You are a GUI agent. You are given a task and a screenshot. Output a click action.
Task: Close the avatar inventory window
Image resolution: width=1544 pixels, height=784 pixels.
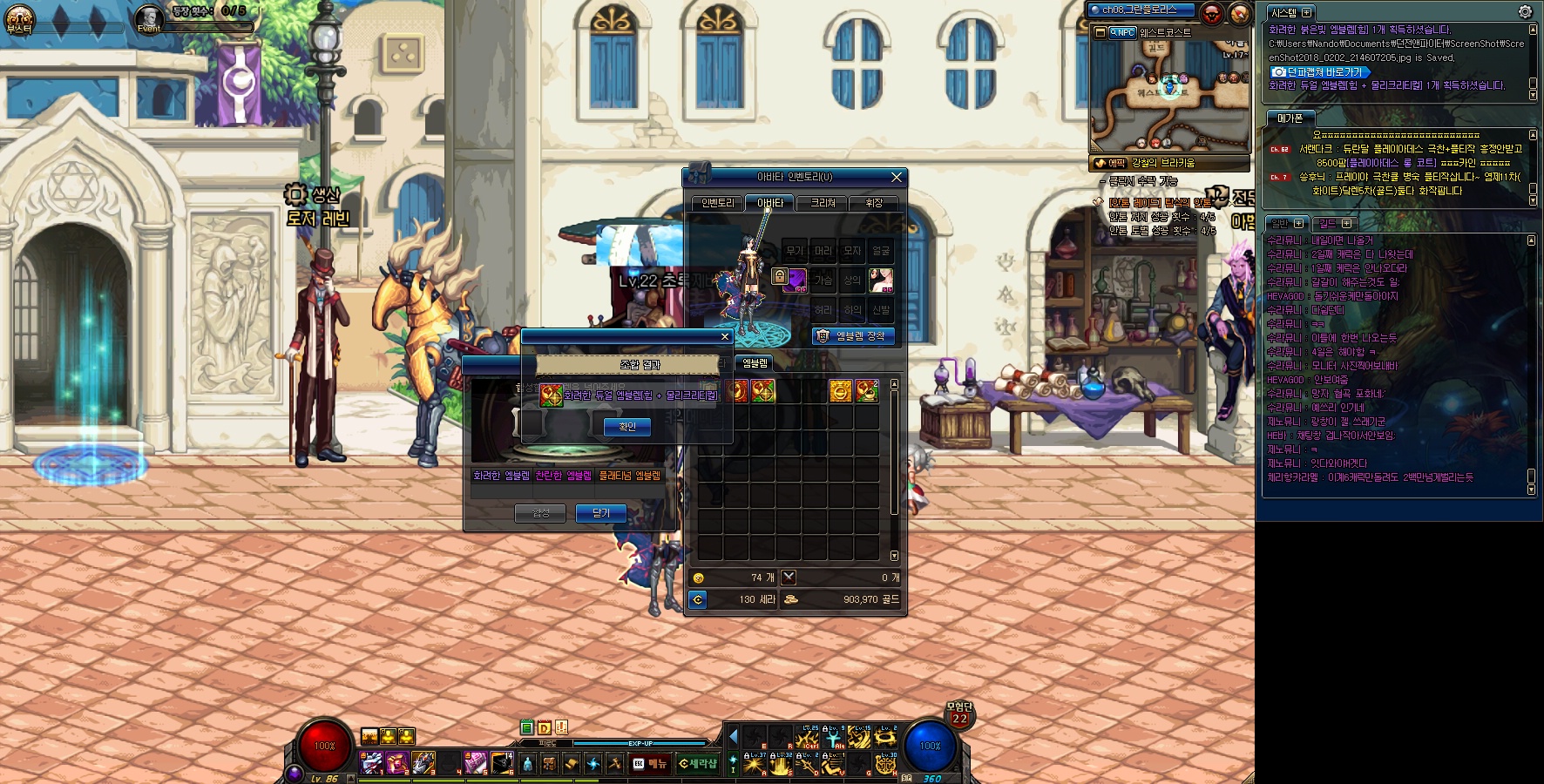(x=896, y=177)
